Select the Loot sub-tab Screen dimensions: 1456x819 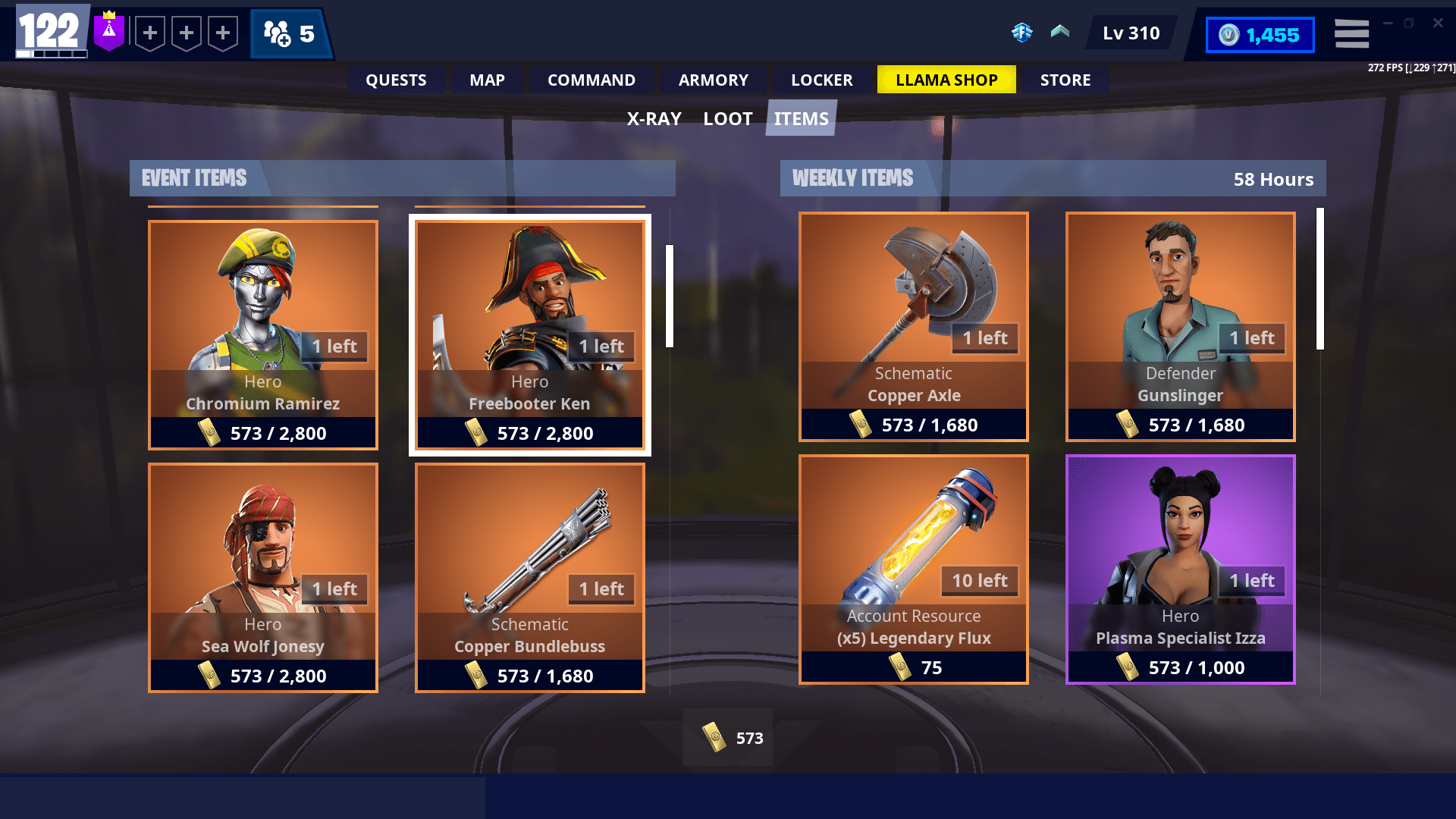[727, 118]
